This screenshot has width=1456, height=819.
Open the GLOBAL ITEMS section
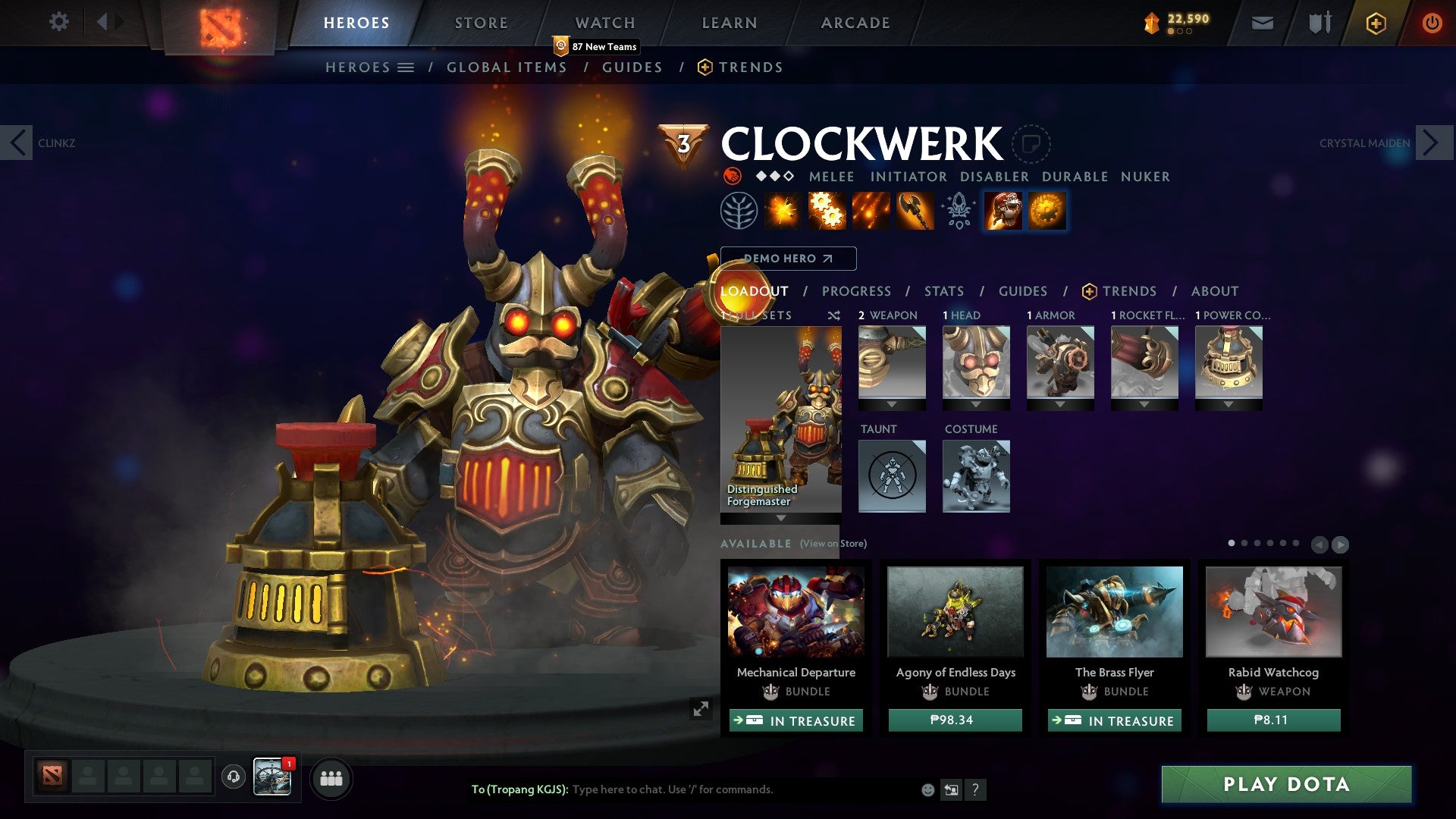(507, 67)
